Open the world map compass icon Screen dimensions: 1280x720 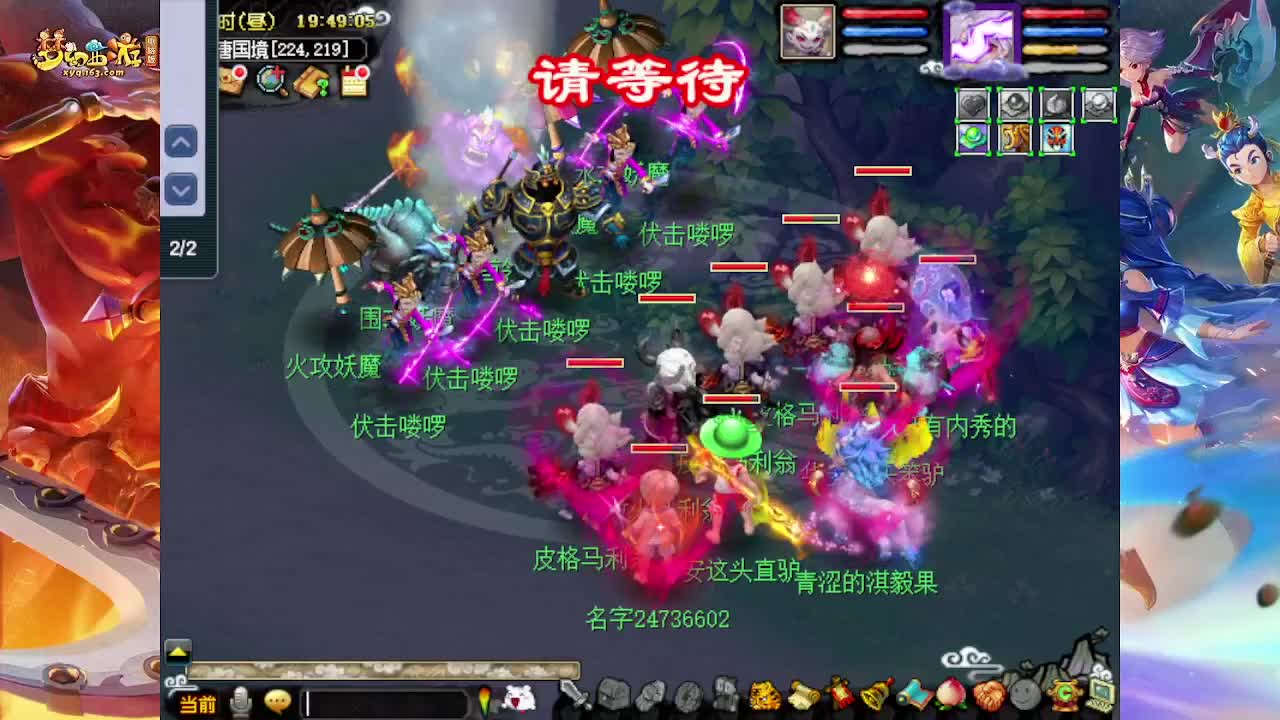pos(270,81)
